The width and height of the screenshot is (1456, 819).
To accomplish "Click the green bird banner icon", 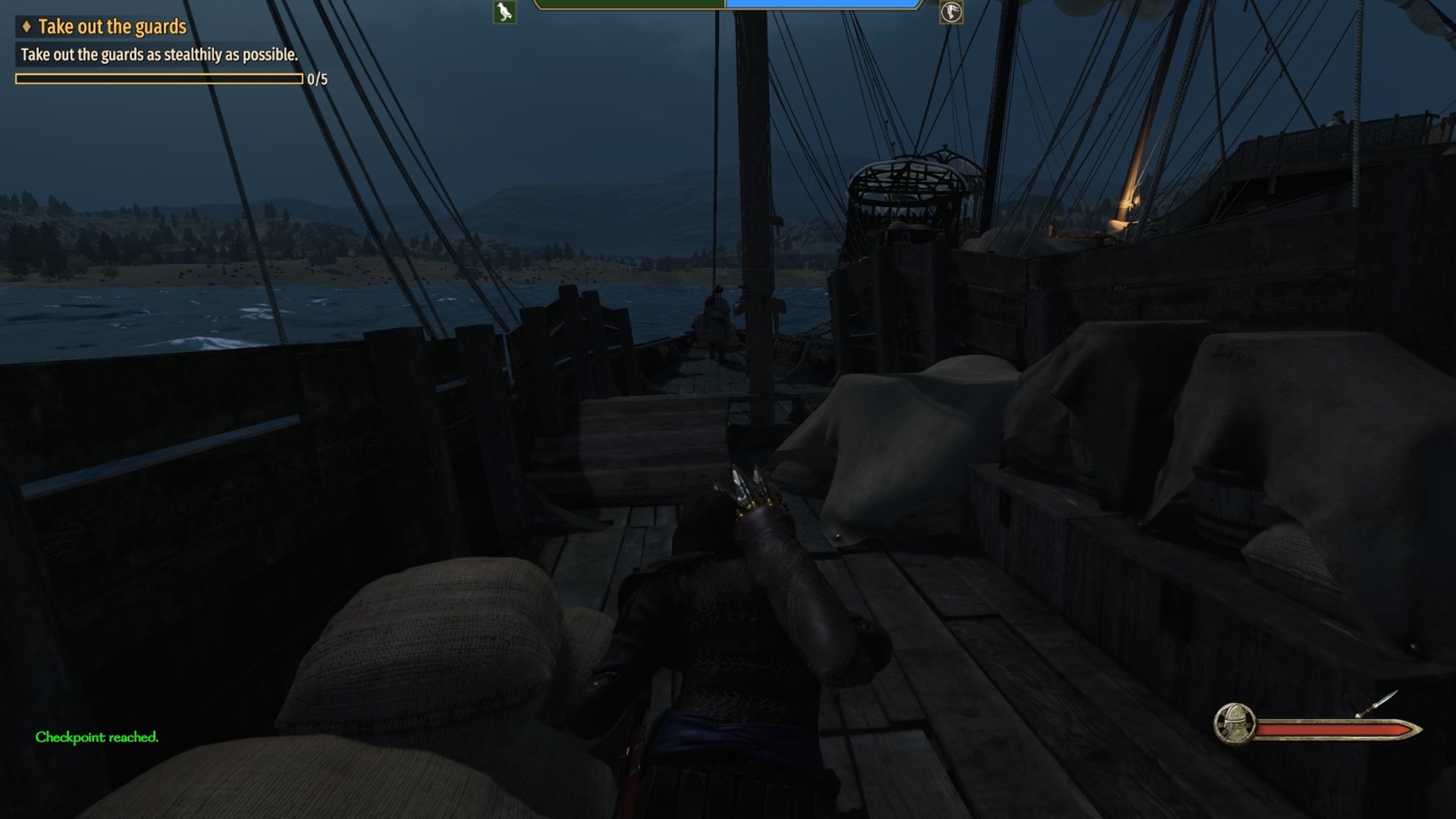I will 504,12.
